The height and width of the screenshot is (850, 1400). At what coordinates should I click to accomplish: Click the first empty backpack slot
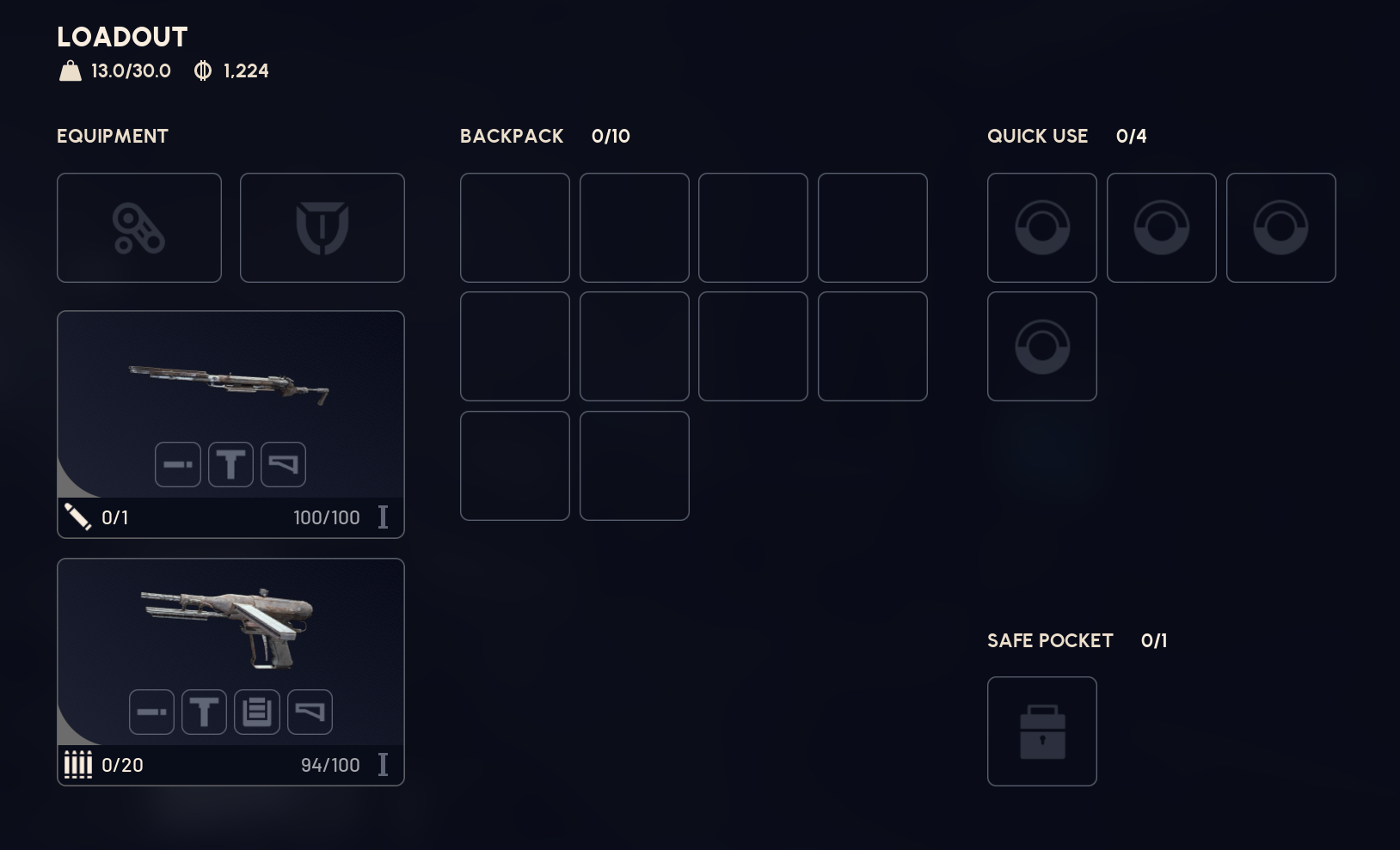[514, 227]
